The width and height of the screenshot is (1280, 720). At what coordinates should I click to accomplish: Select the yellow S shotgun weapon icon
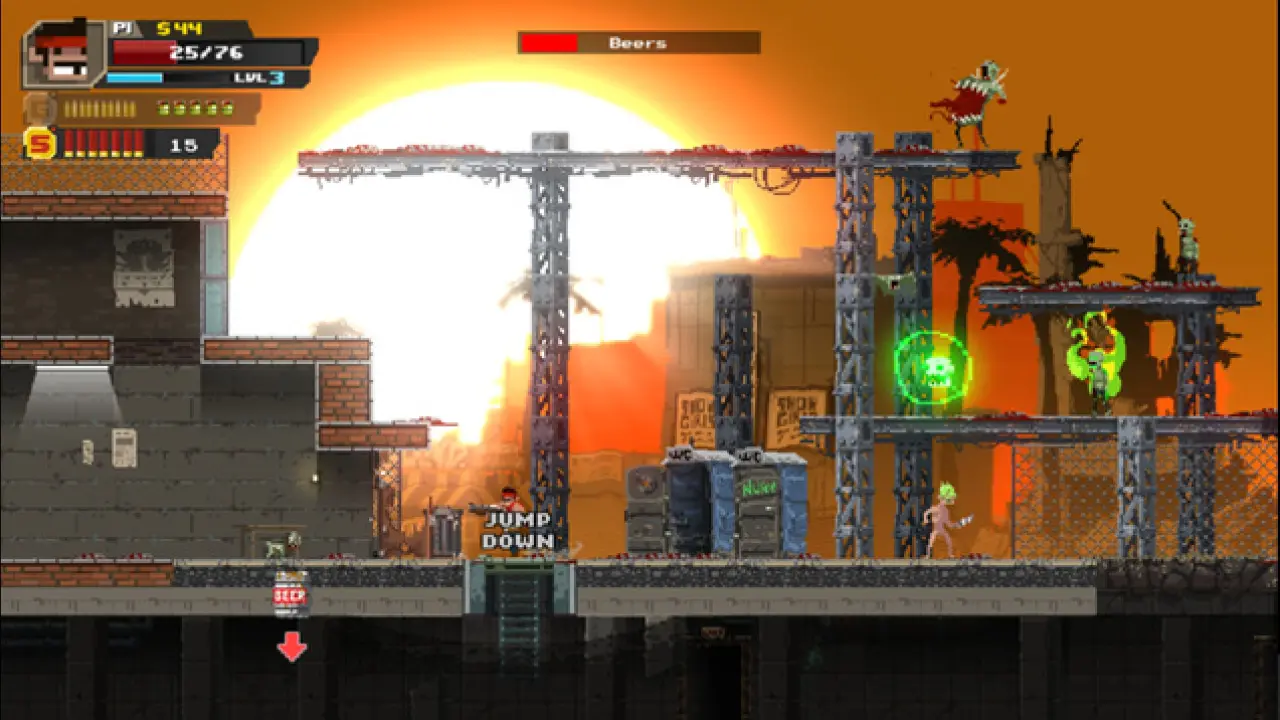coord(40,144)
